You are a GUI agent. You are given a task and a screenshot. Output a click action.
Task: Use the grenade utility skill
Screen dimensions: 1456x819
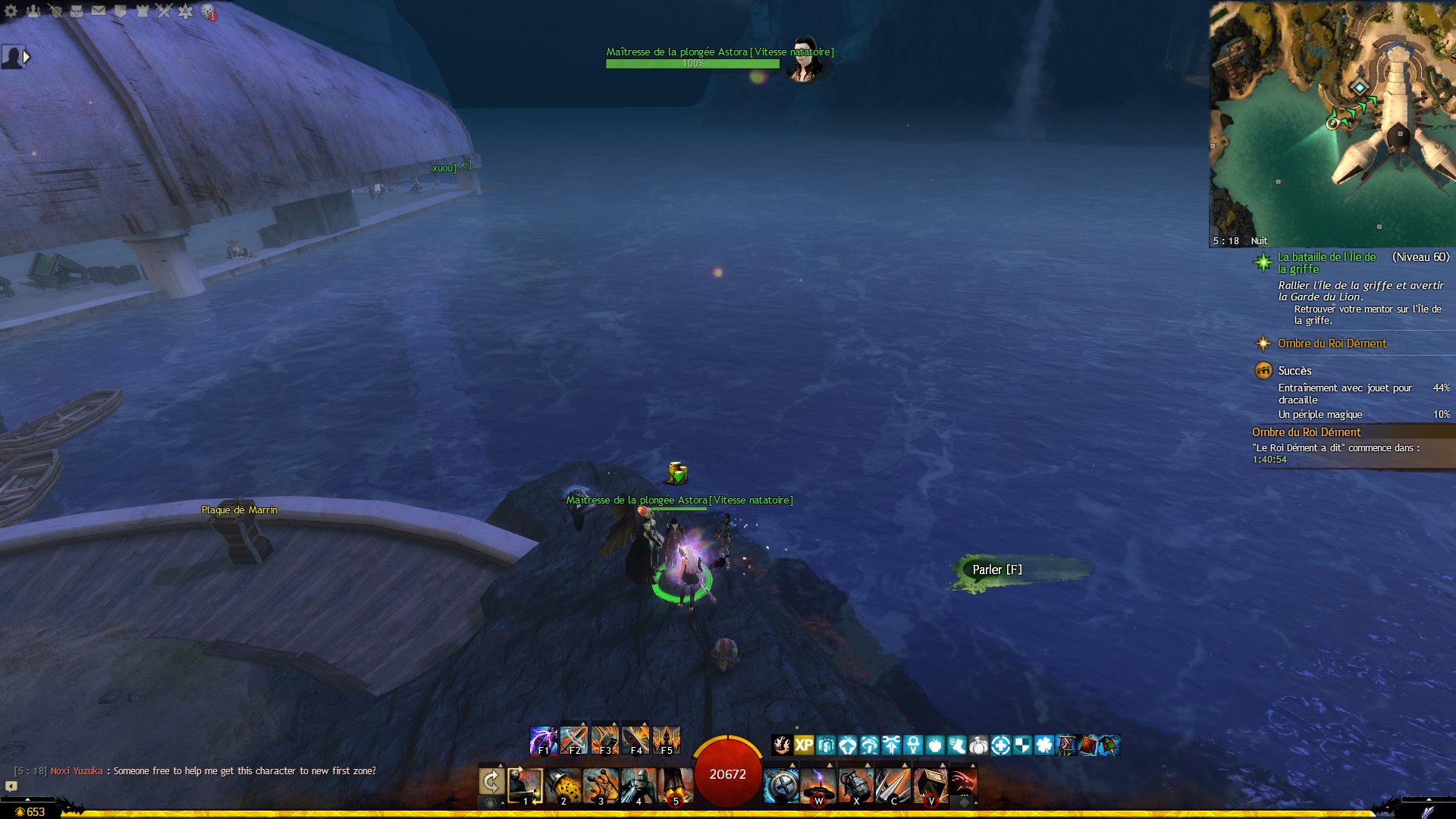[x=856, y=786]
